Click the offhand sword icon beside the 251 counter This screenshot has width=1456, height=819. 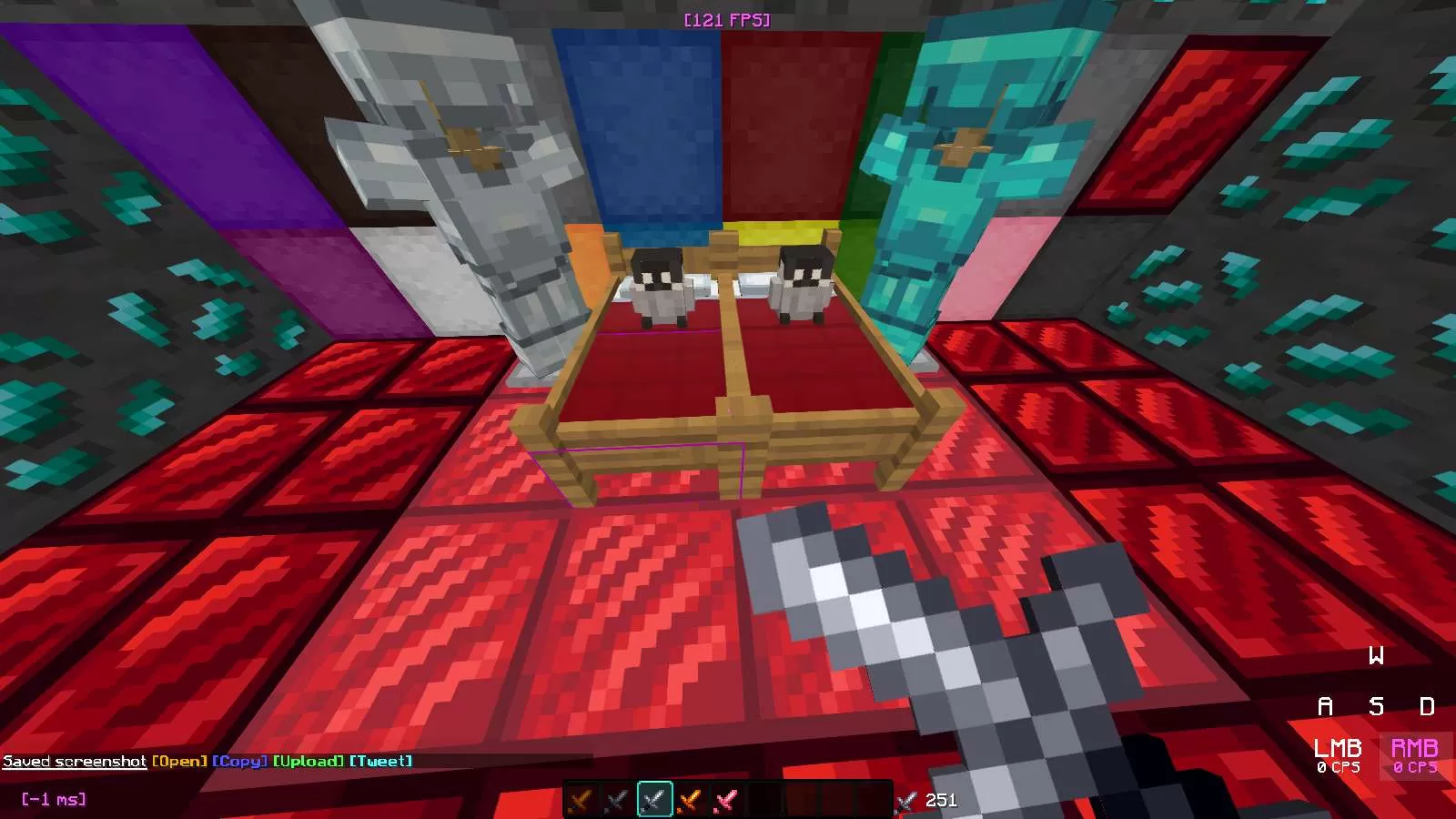905,802
